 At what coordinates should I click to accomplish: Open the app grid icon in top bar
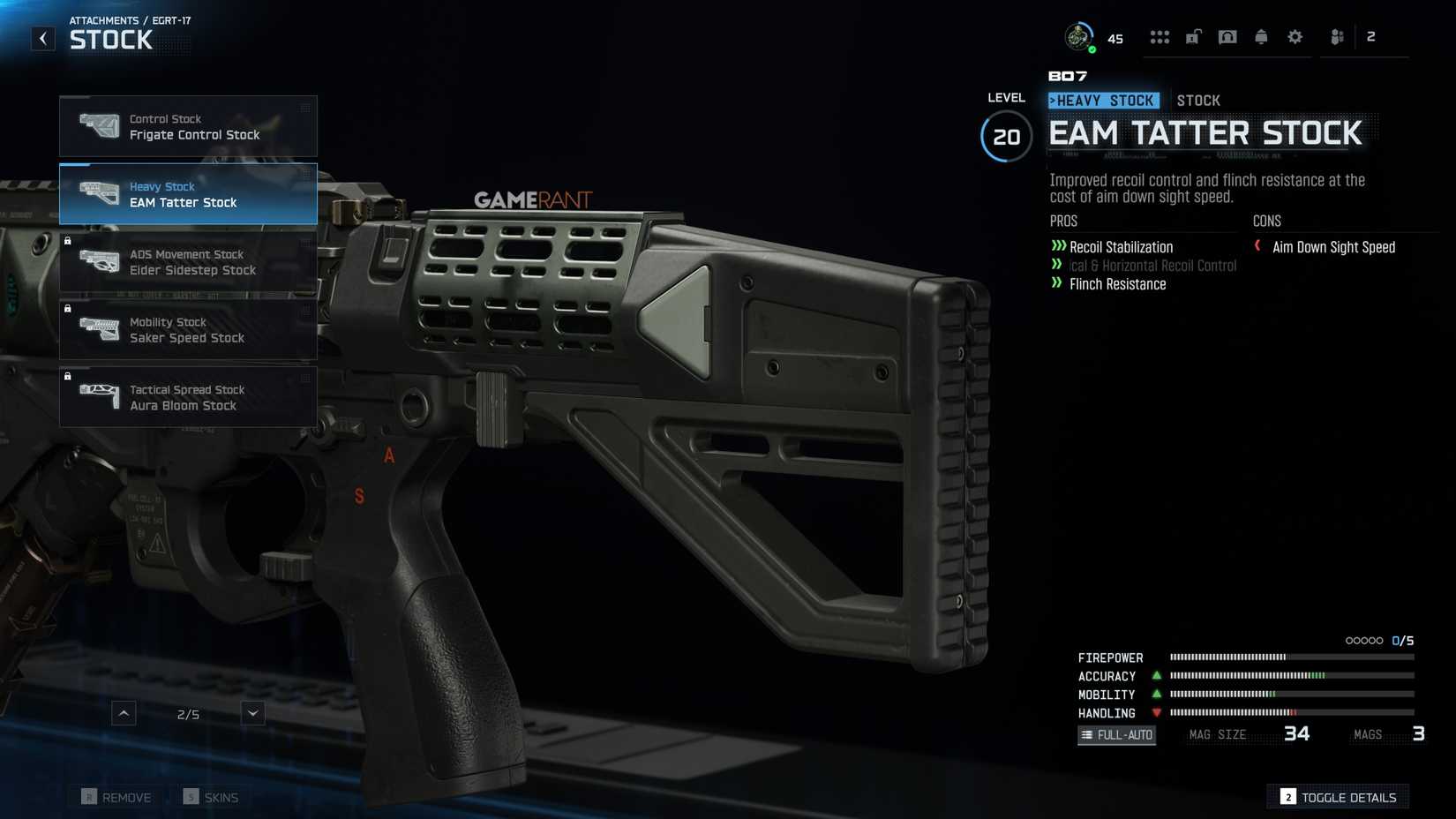click(1160, 36)
